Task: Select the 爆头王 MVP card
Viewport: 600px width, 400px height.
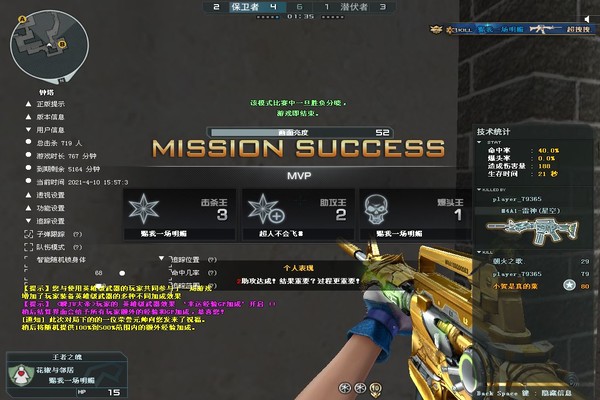Action: click(415, 214)
